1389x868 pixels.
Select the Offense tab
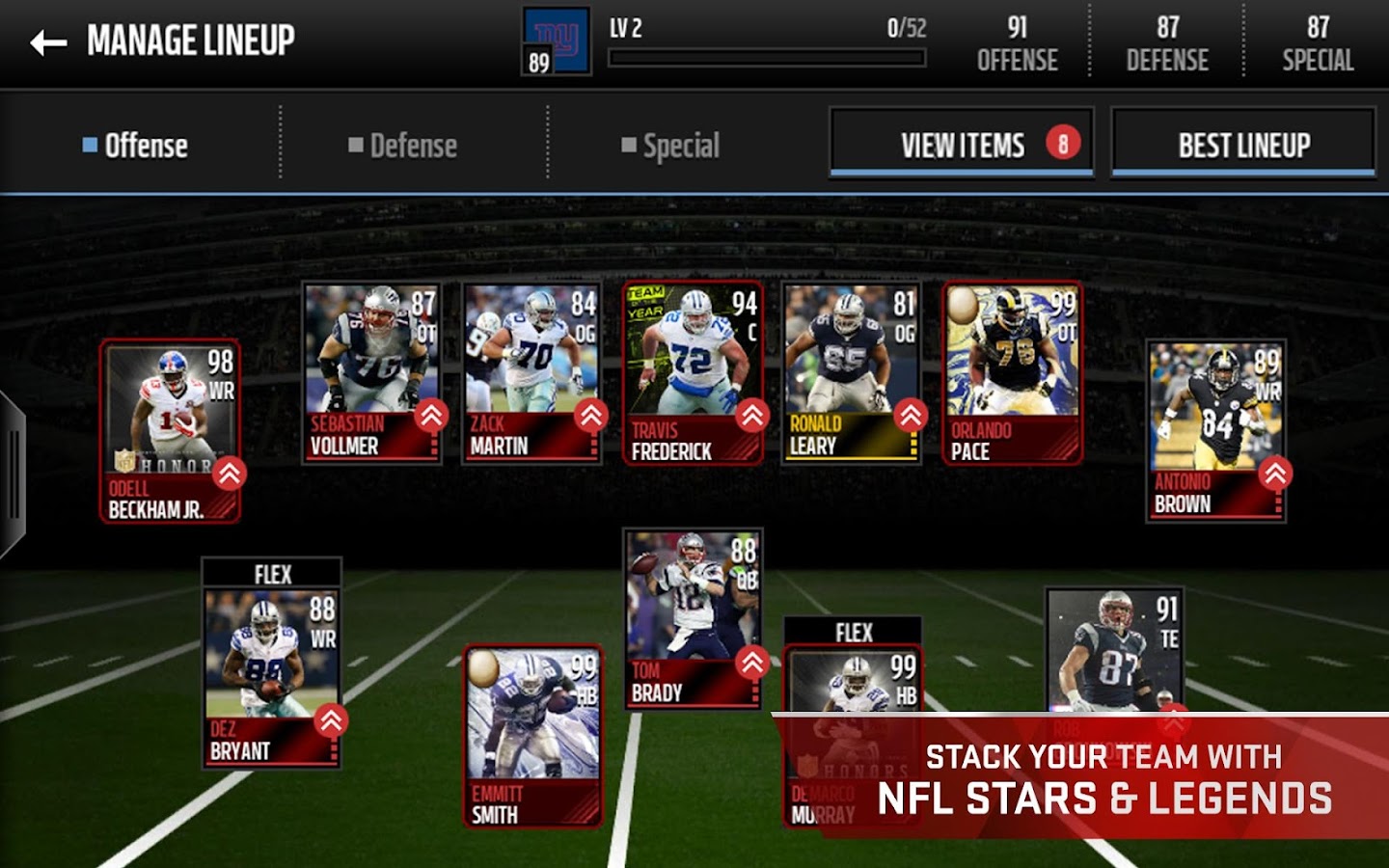[x=135, y=146]
